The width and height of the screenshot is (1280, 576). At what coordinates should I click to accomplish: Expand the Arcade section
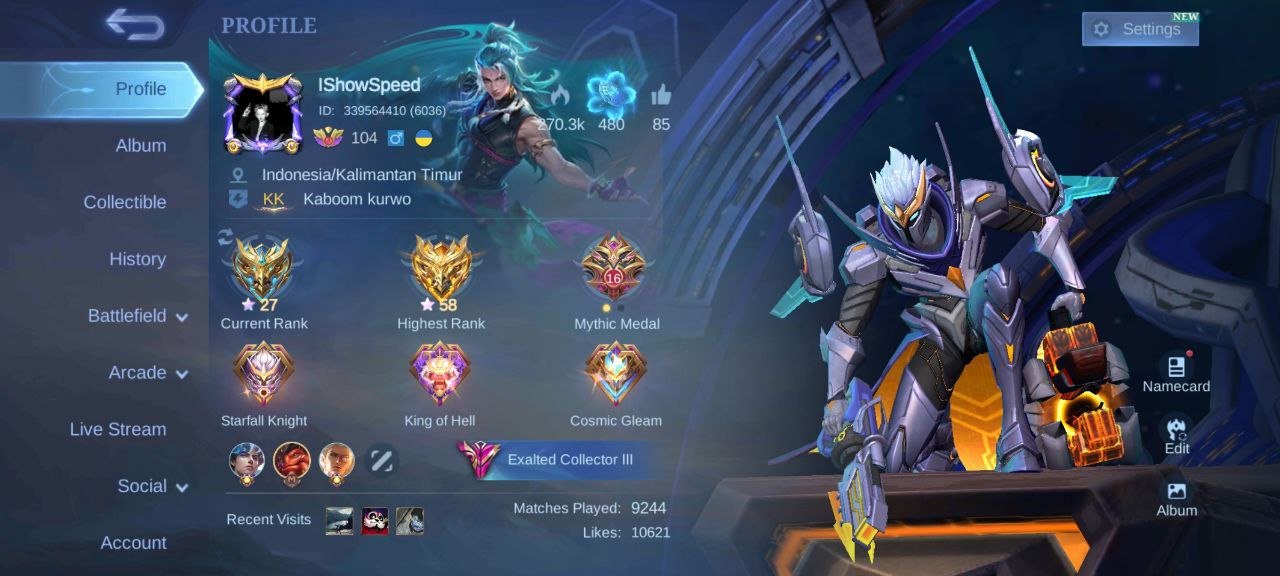tap(147, 373)
